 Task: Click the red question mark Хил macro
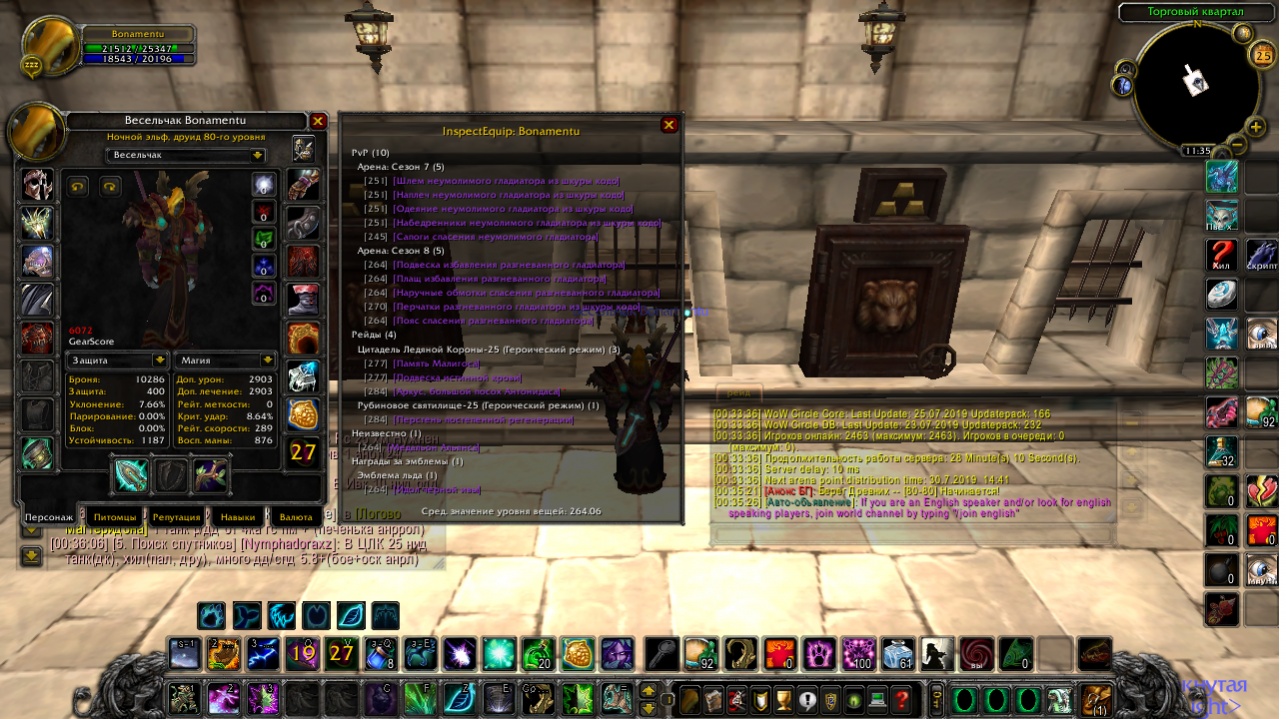[x=1221, y=254]
